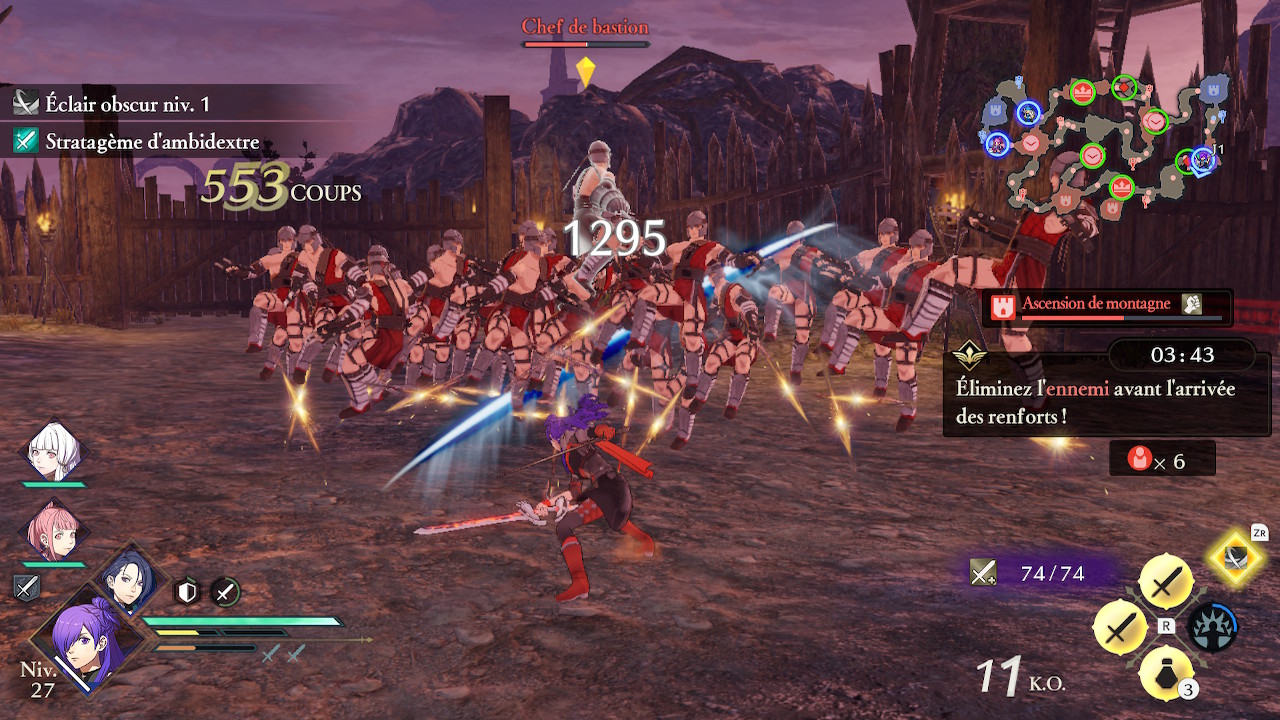The width and height of the screenshot is (1280, 720).
Task: Trigger the glowing yellow diamond special attack
Action: tap(1236, 556)
